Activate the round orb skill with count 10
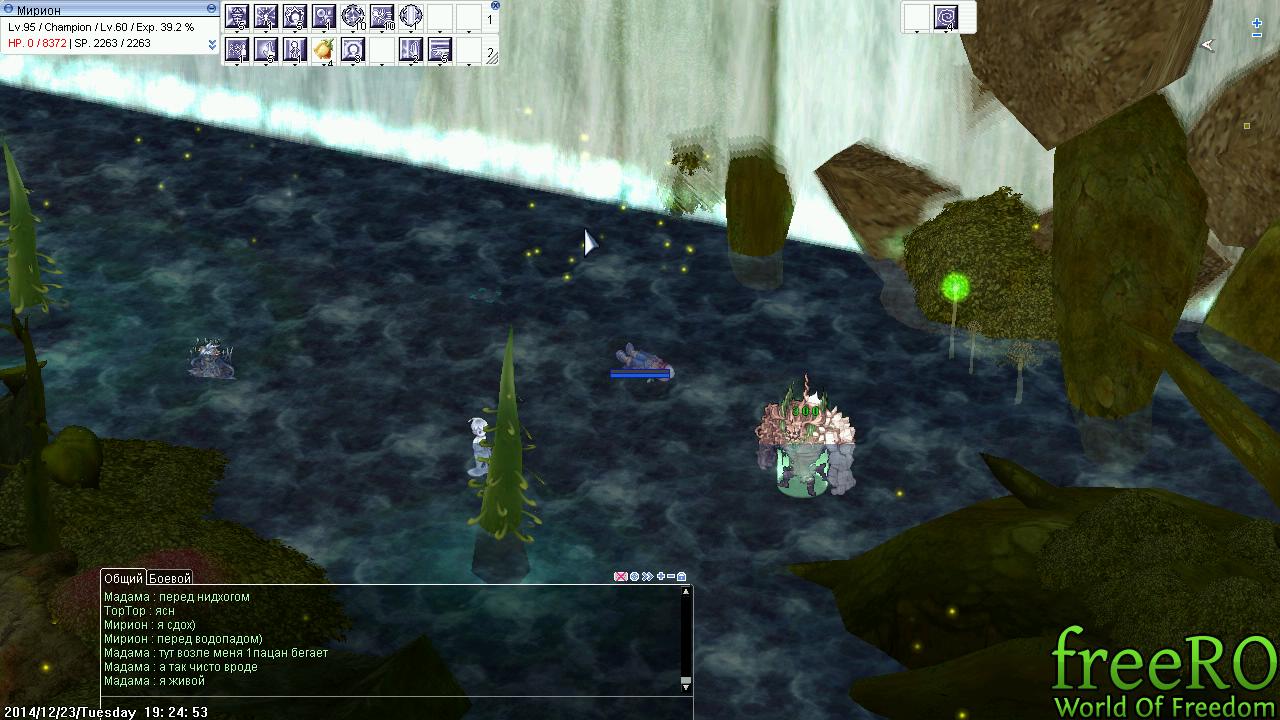Viewport: 1280px width, 720px height. point(353,17)
